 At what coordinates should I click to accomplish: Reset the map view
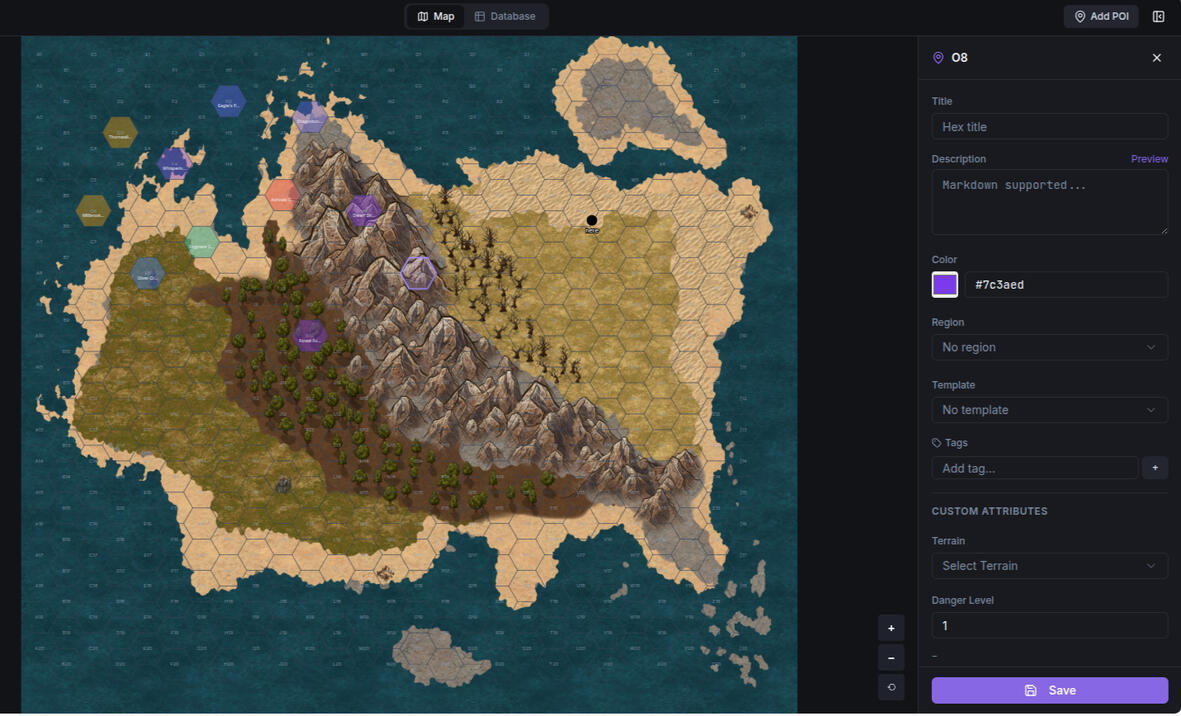tap(891, 688)
